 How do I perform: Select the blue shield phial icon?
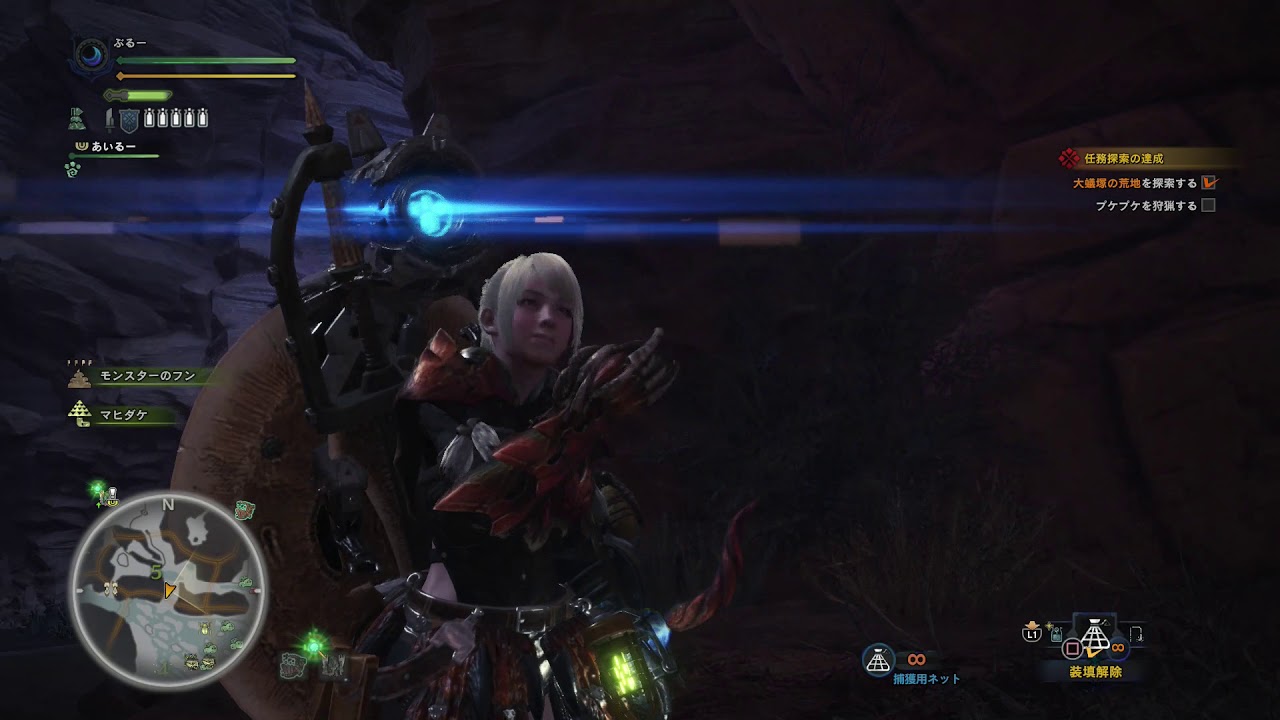(x=128, y=120)
